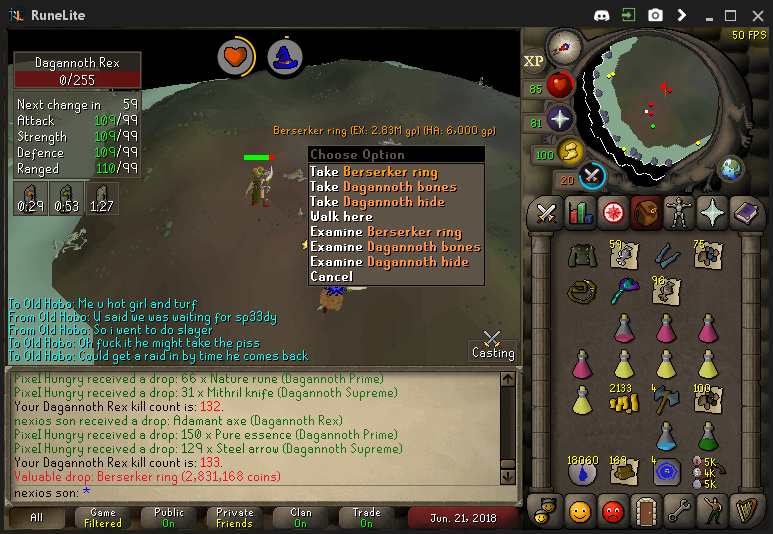The width and height of the screenshot is (773, 534).
Task: Cancel the Choose Option menu
Action: [331, 277]
